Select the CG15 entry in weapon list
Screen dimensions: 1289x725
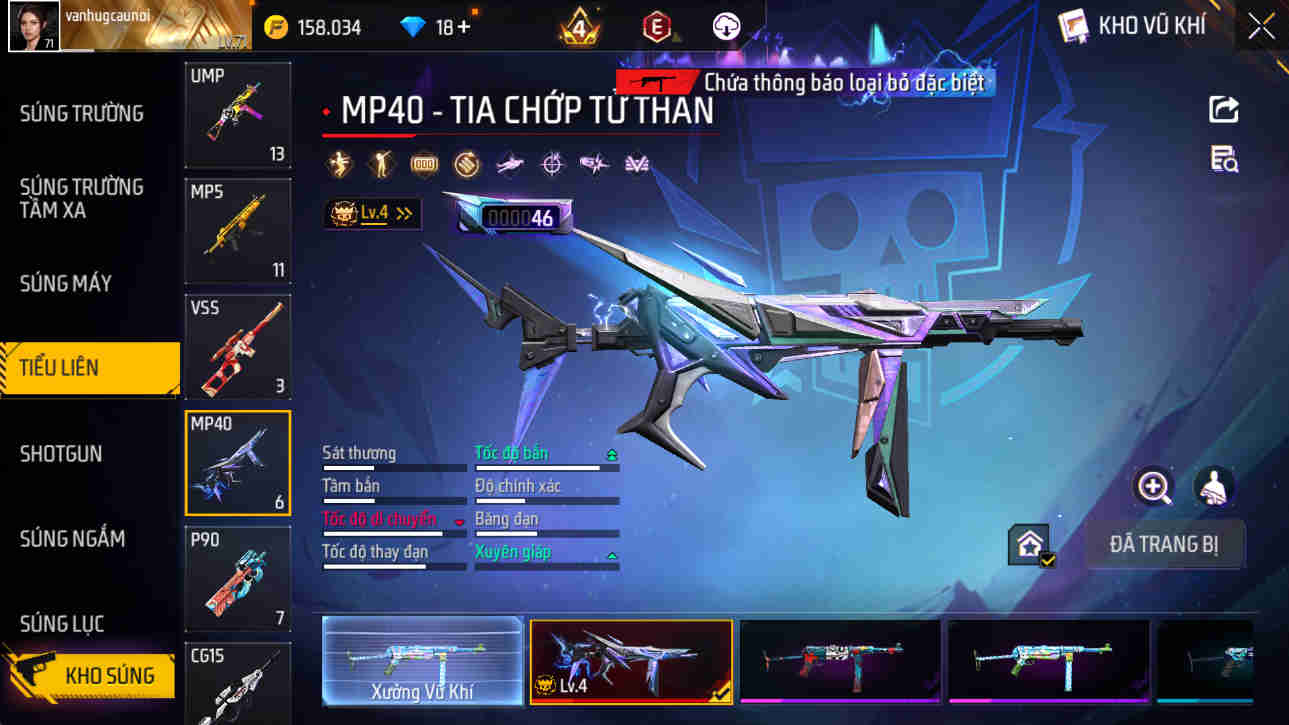pos(237,683)
